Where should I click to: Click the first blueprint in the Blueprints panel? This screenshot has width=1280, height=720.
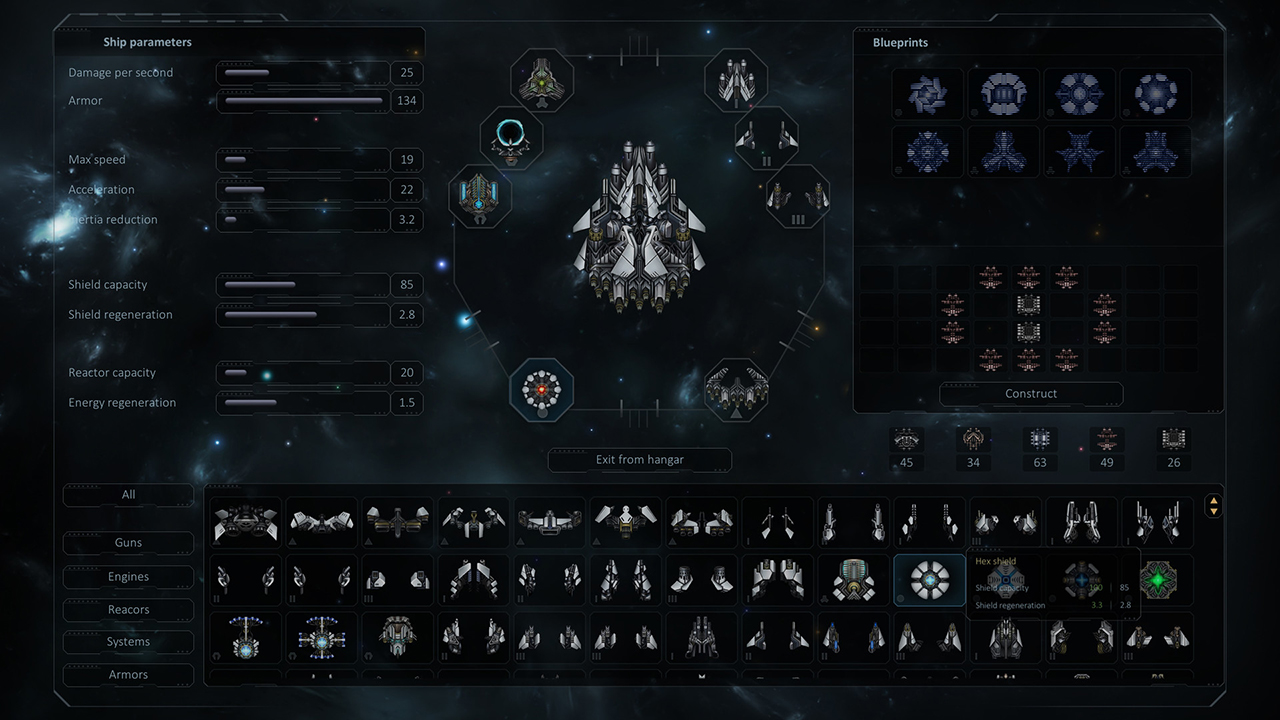pyautogui.click(x=927, y=93)
